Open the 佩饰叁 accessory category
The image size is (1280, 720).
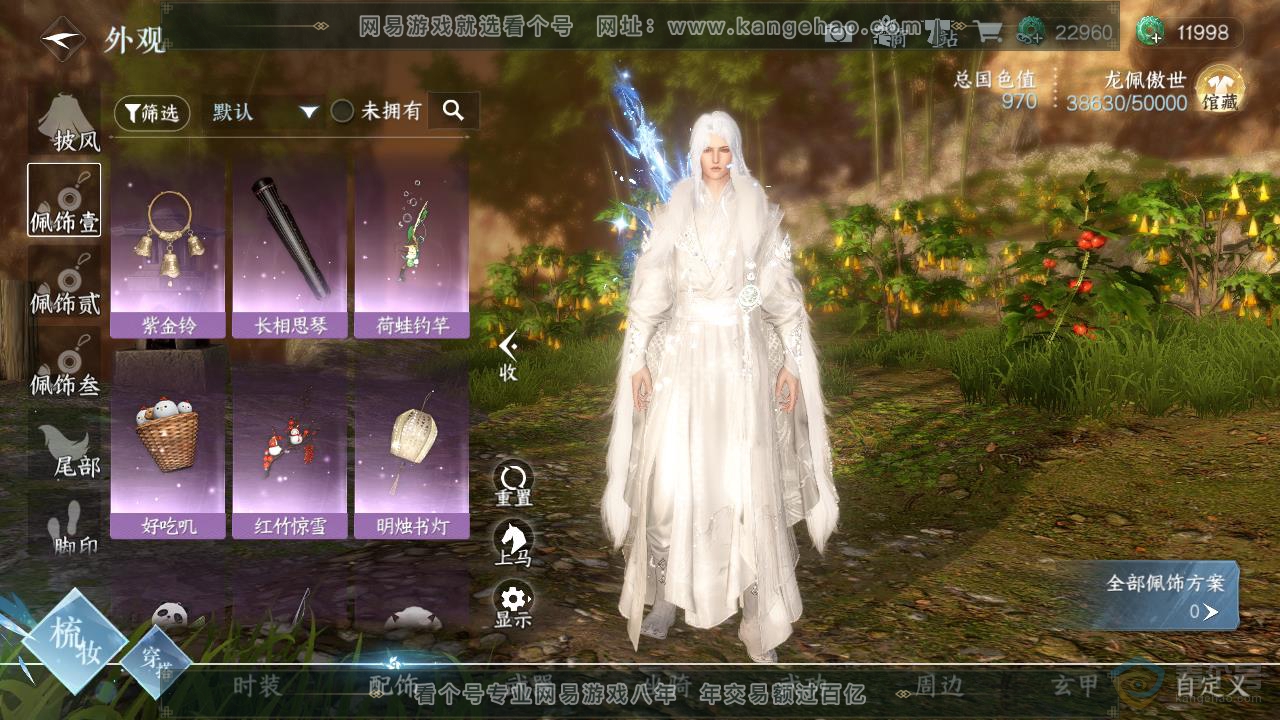[64, 365]
